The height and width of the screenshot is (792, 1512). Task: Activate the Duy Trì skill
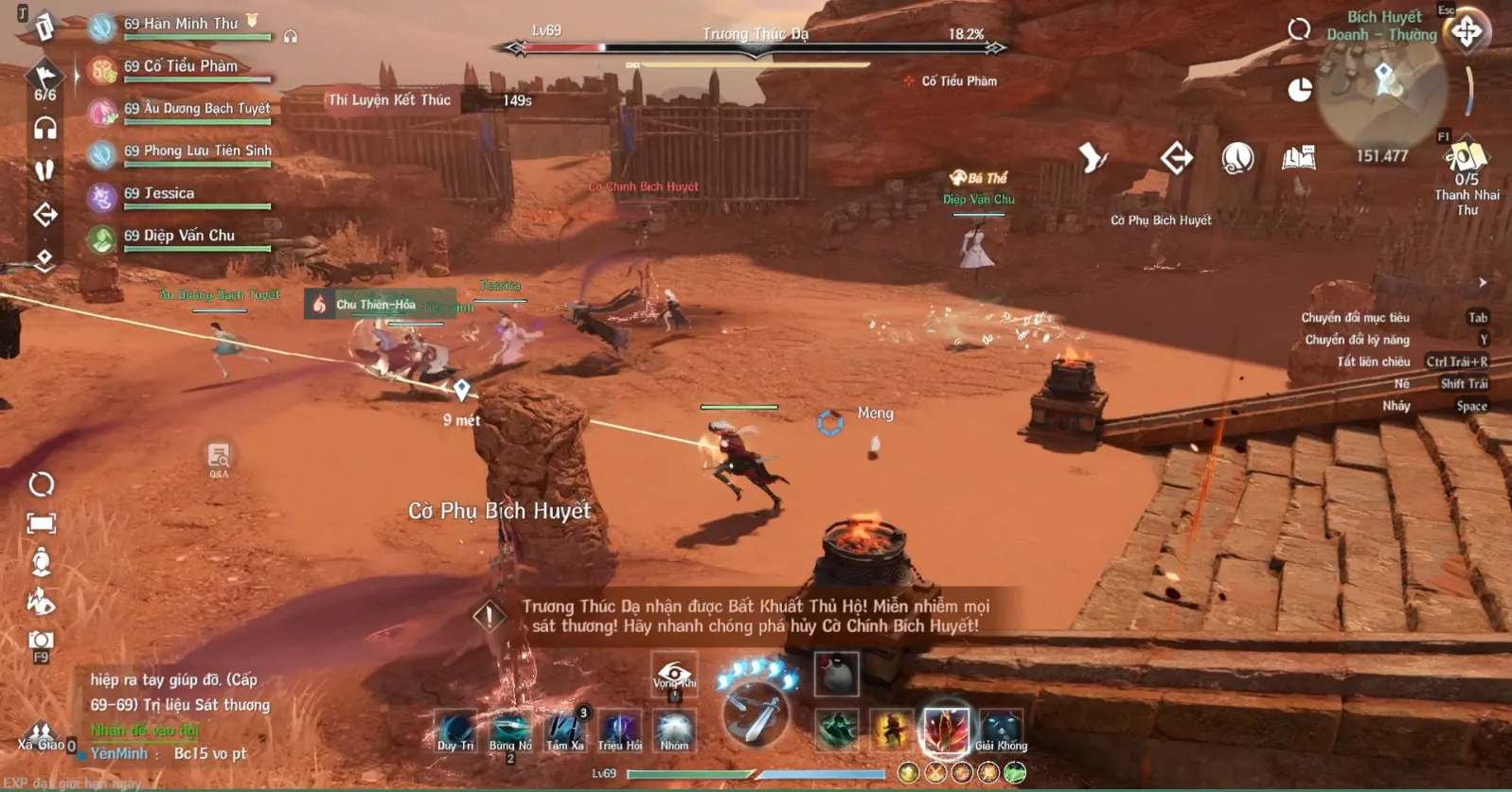click(x=455, y=730)
